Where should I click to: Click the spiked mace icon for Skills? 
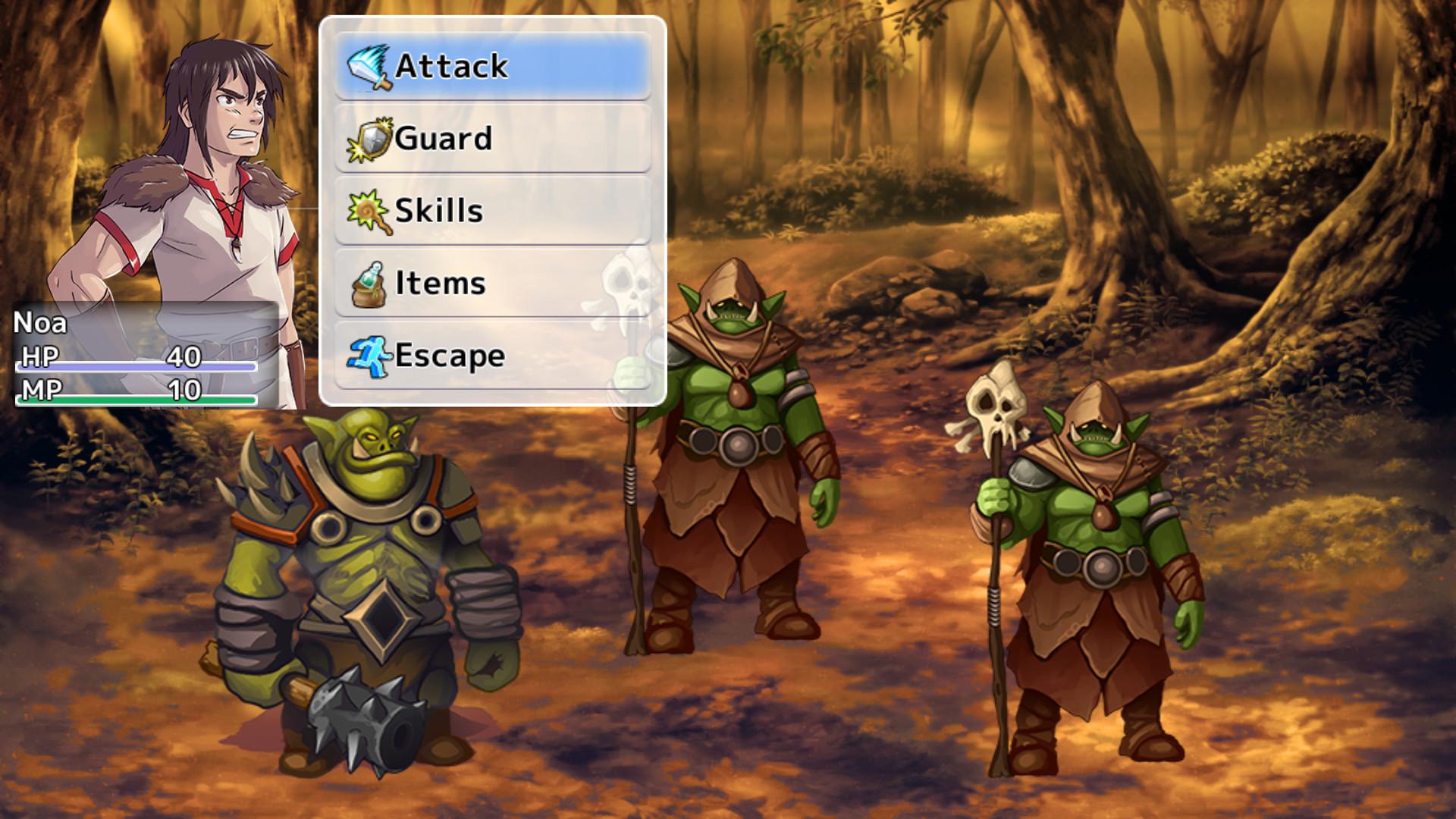[368, 211]
